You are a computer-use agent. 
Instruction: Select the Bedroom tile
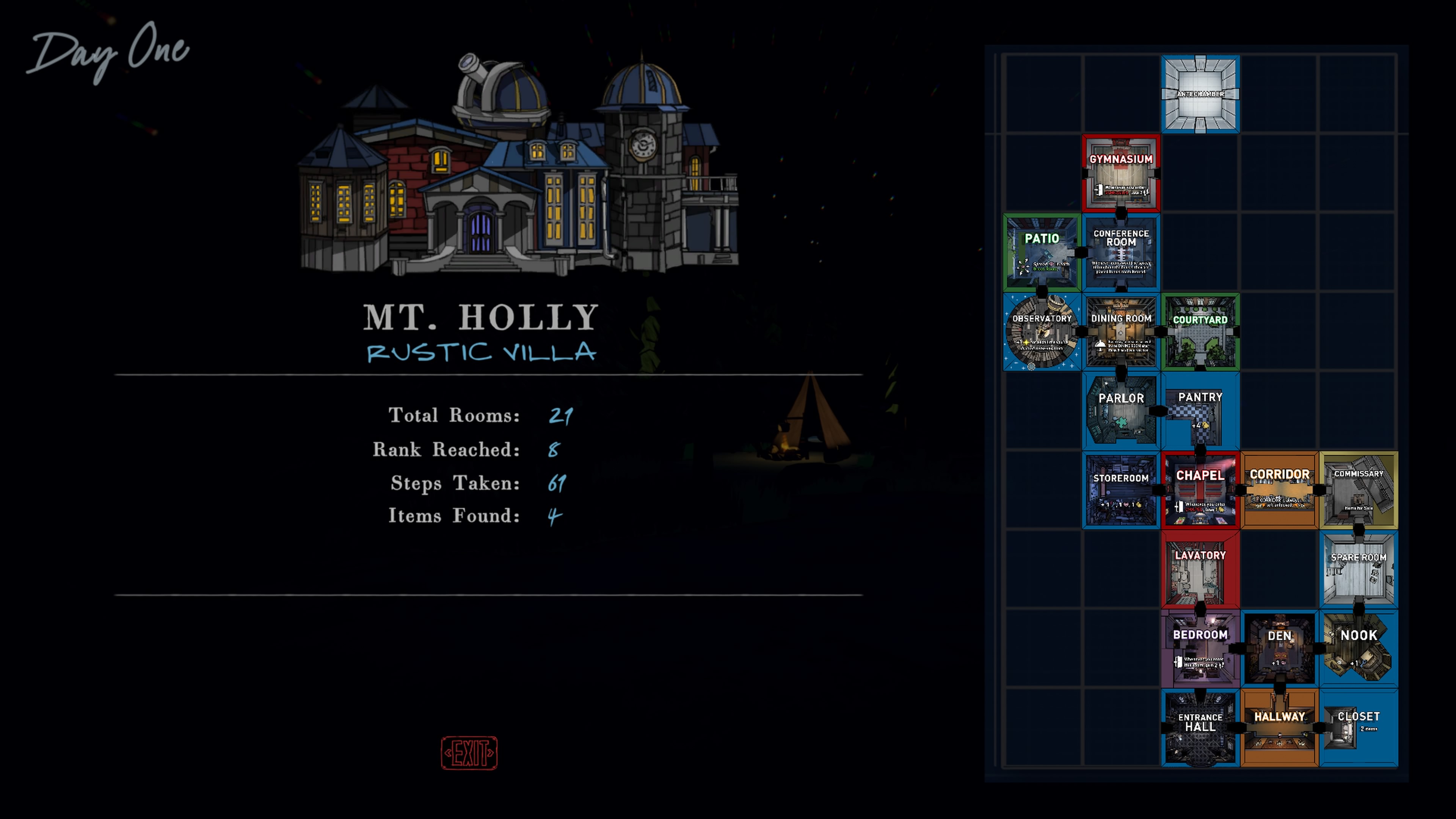[1200, 648]
